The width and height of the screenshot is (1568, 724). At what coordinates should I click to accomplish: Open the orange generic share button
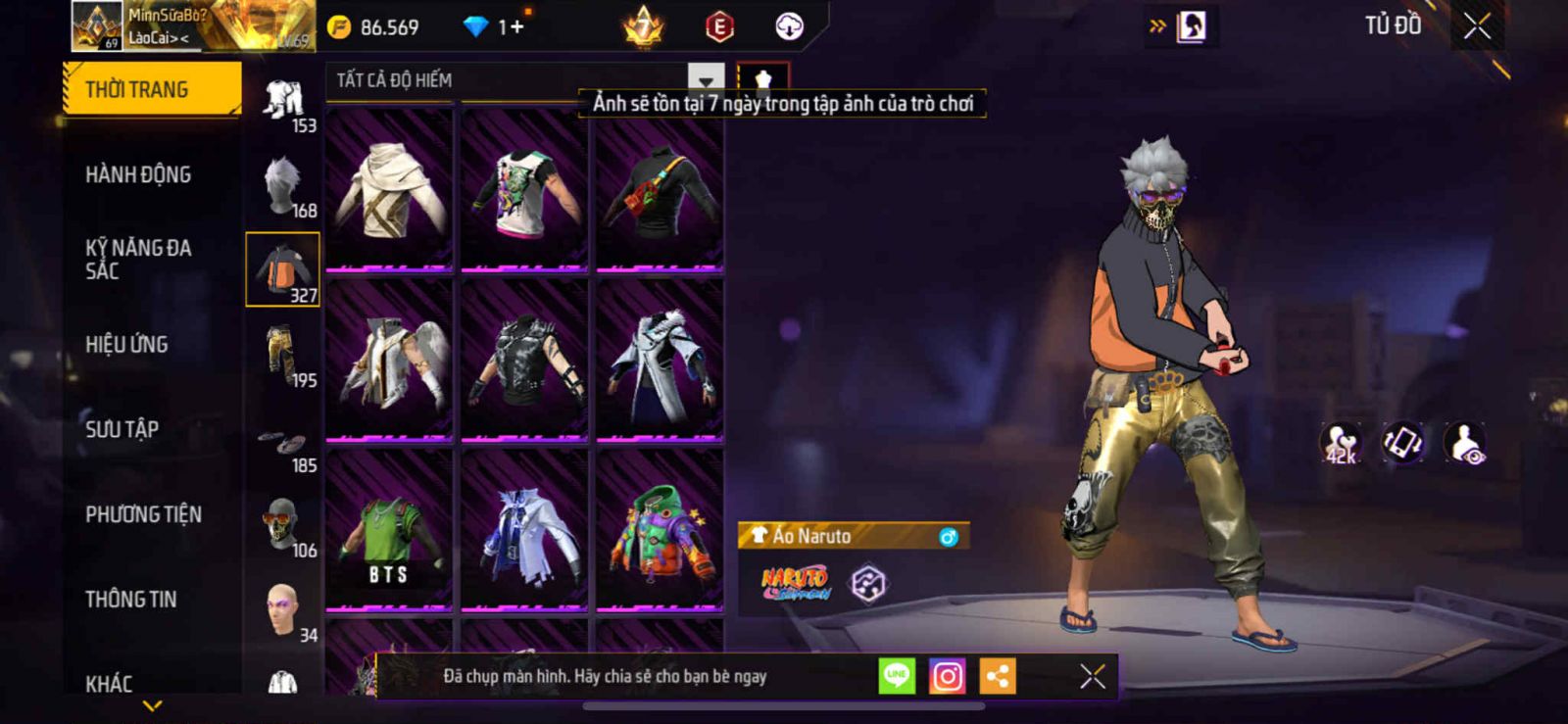point(997,676)
